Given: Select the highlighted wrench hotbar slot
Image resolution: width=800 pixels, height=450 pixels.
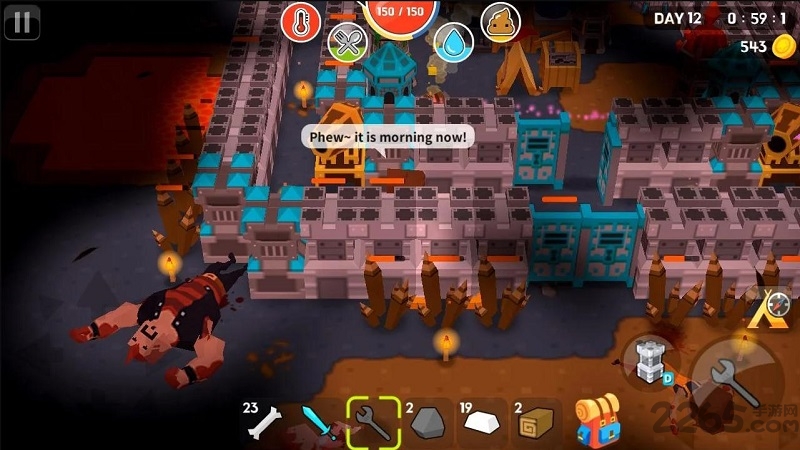Looking at the screenshot, I should pyautogui.click(x=373, y=422).
